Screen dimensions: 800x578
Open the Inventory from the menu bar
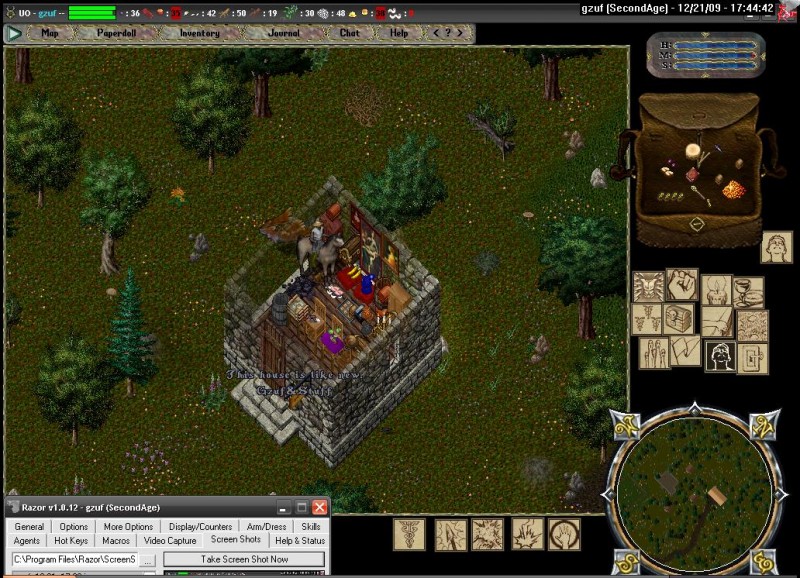199,33
